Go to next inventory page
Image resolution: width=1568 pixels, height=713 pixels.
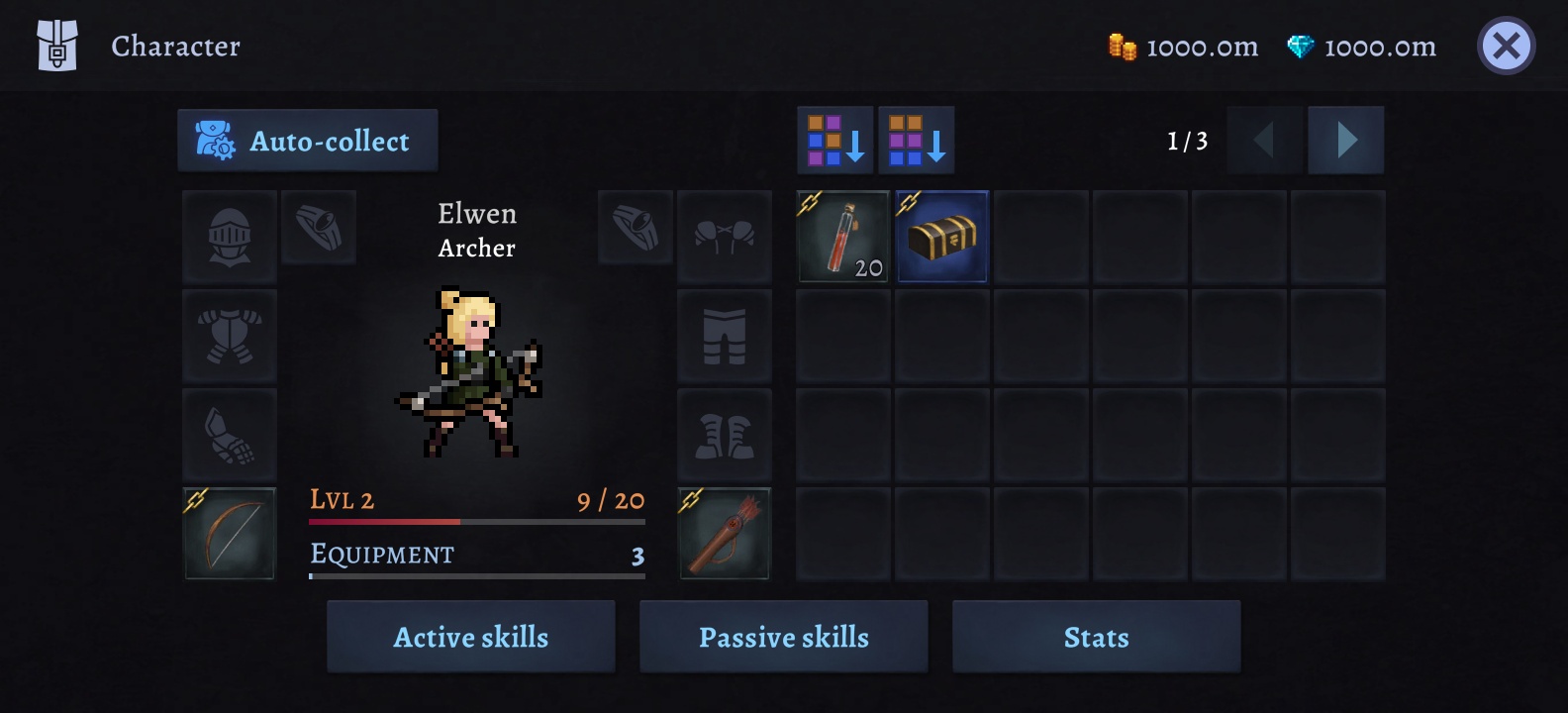tap(1346, 141)
